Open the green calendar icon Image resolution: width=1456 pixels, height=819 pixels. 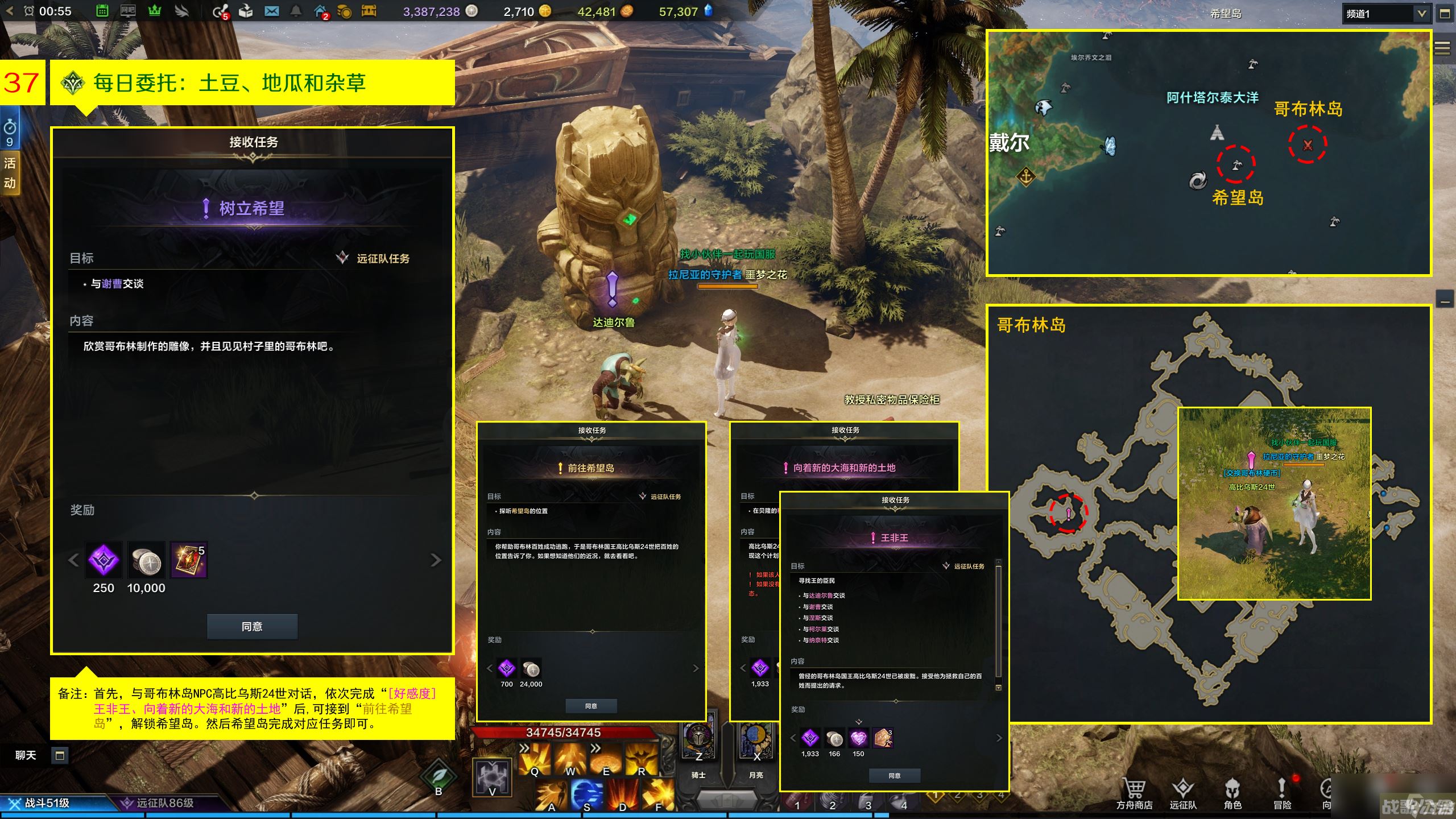(x=102, y=11)
